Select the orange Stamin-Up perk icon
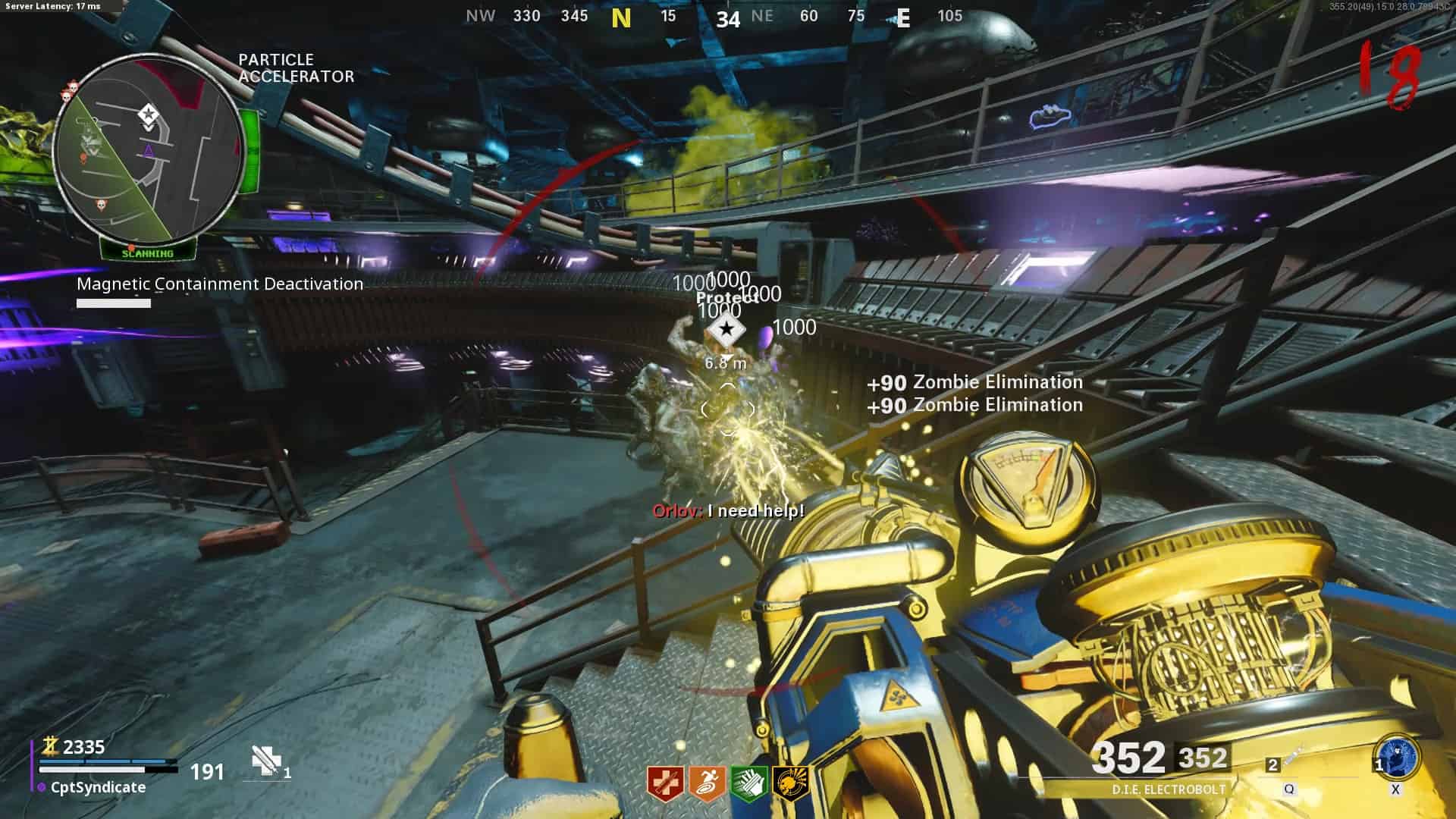 point(707,783)
